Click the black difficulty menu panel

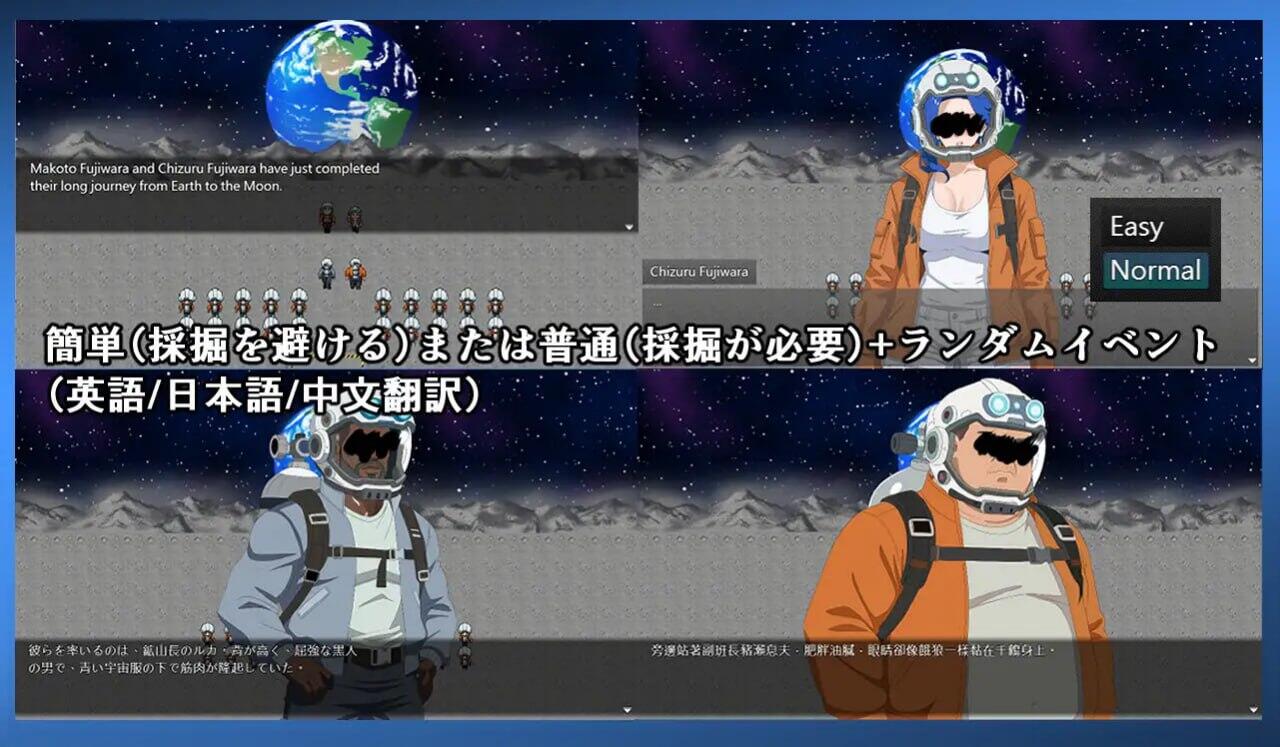click(x=1156, y=248)
